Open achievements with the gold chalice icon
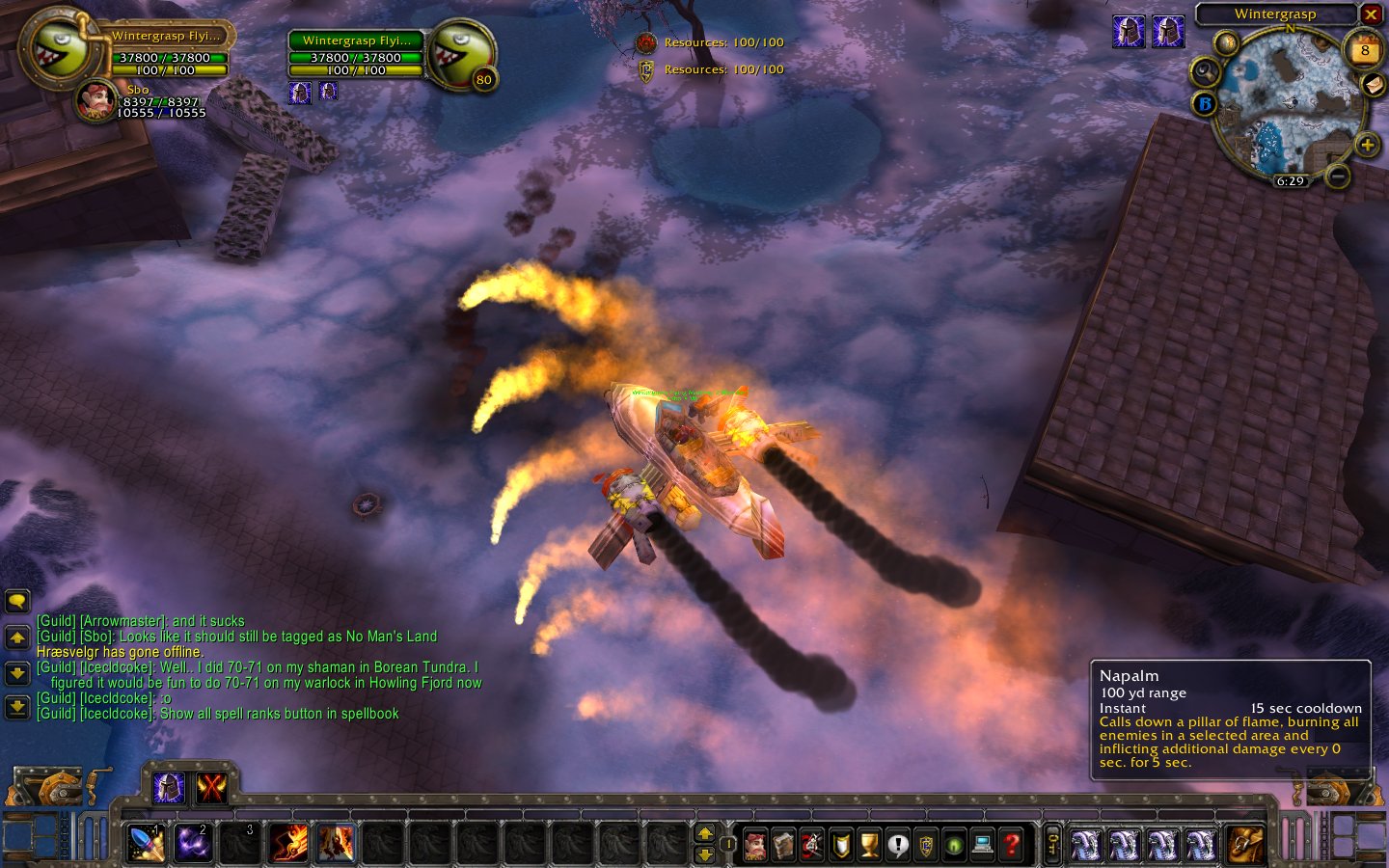Image resolution: width=1389 pixels, height=868 pixels. point(869,846)
